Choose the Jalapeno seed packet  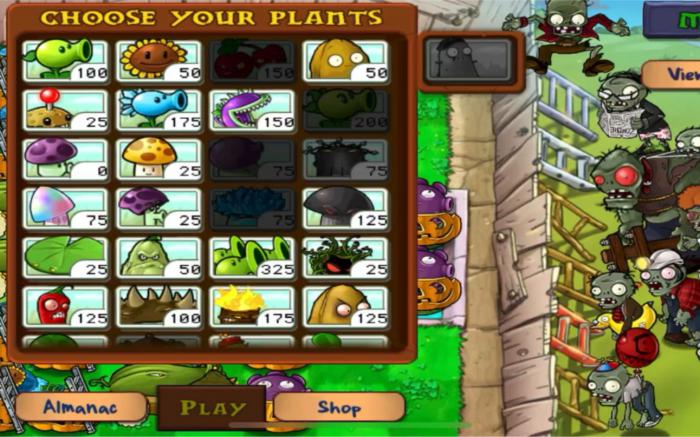click(x=65, y=305)
